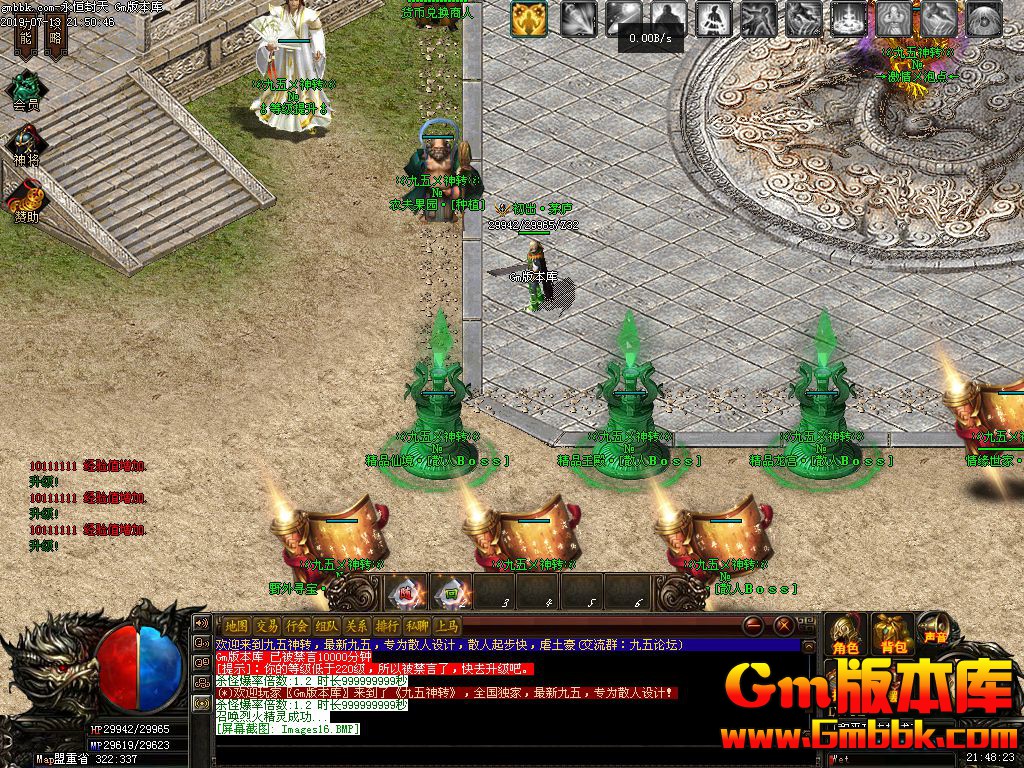This screenshot has height=768, width=1024.
Task: Switch to 私聊 private chat
Action: 416,626
